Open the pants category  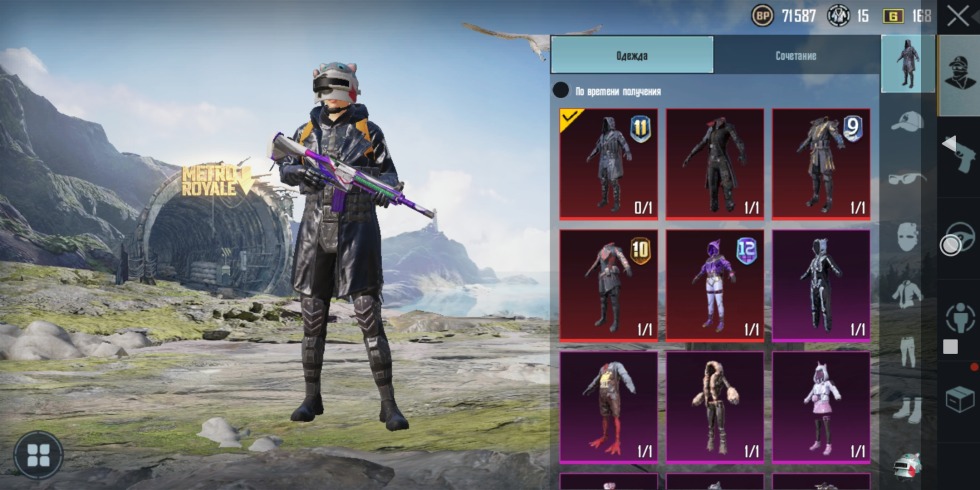point(907,351)
